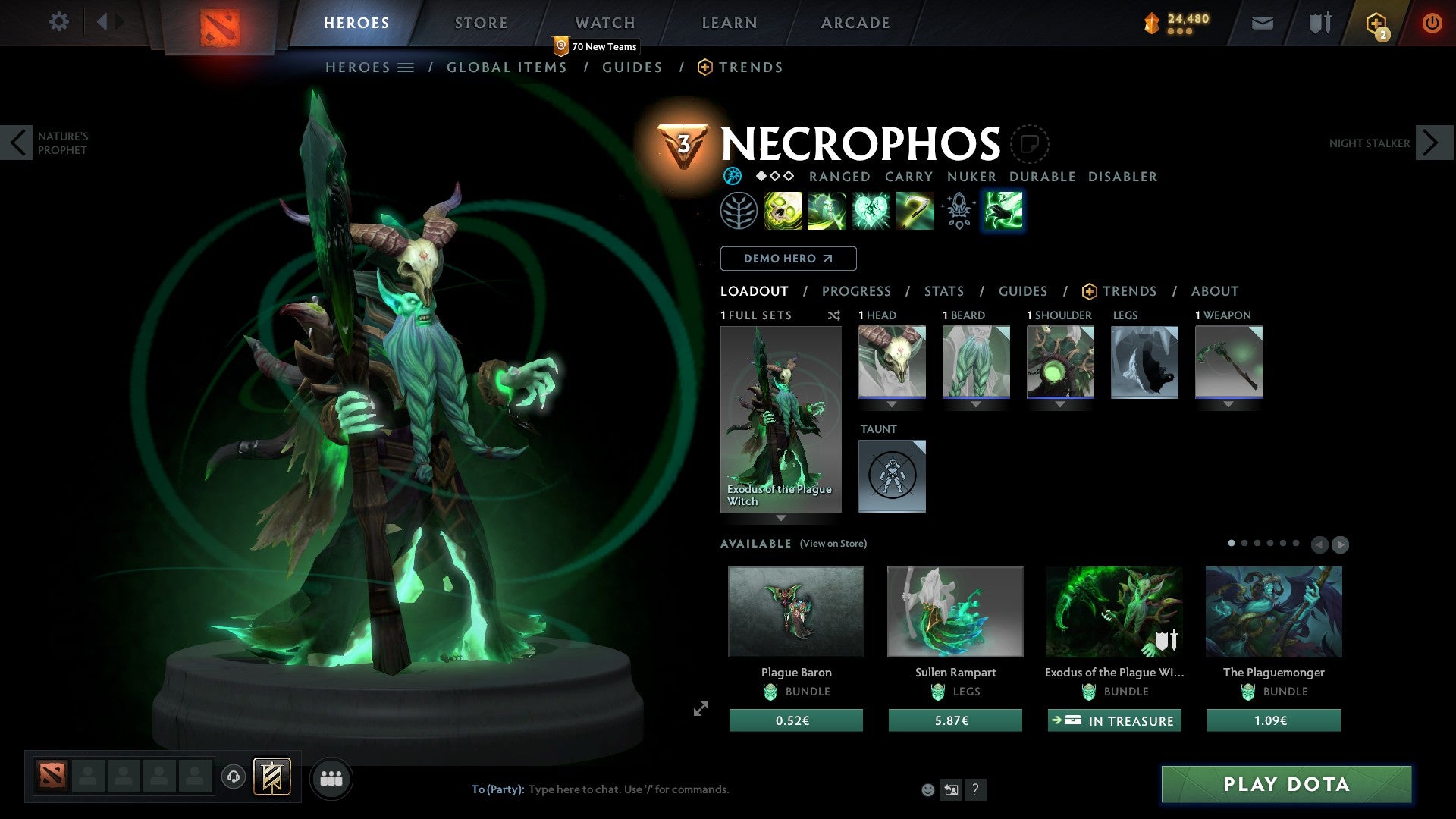The height and width of the screenshot is (819, 1456).
Task: Click the next page arrow in Available items
Action: [x=1341, y=544]
